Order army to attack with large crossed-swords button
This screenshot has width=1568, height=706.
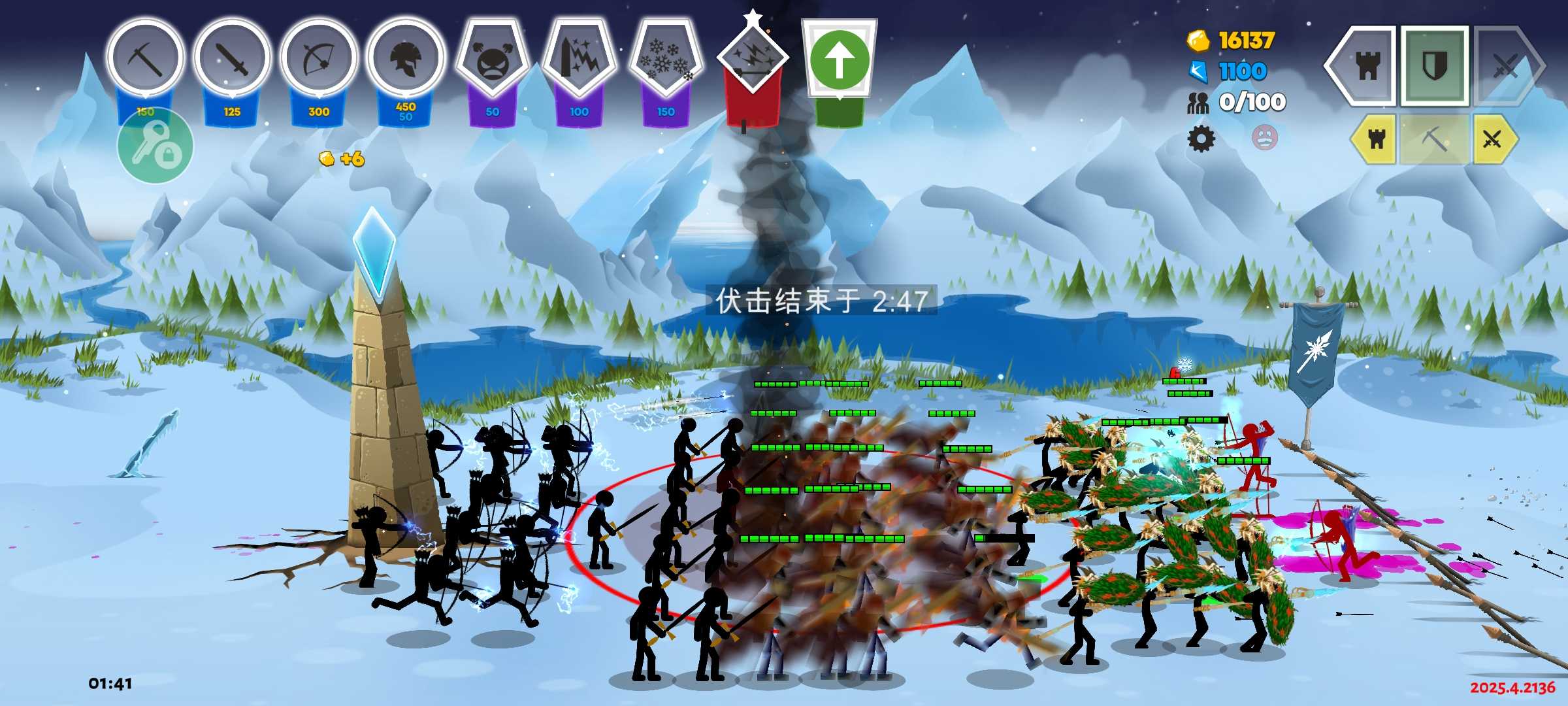click(x=1505, y=65)
